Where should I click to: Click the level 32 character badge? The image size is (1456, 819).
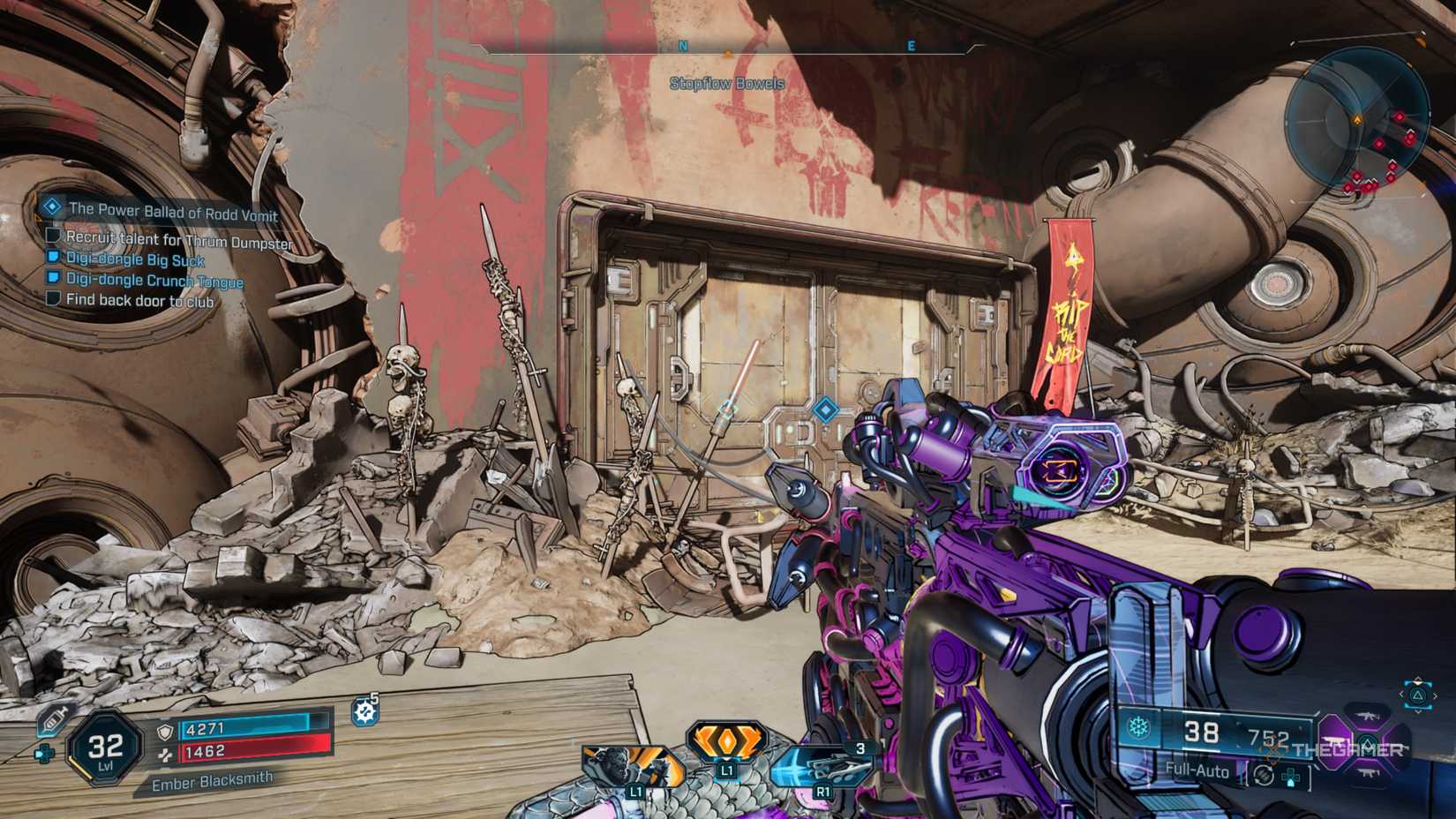click(105, 748)
